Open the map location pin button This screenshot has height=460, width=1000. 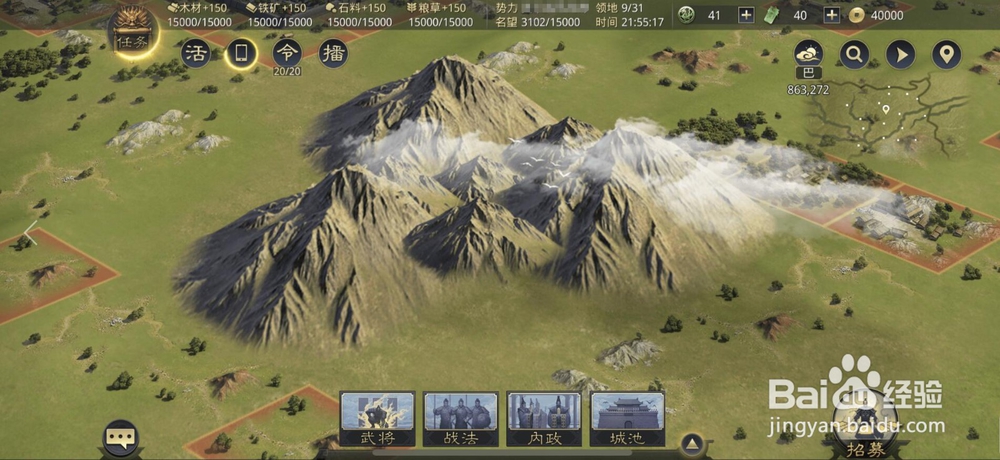point(946,54)
